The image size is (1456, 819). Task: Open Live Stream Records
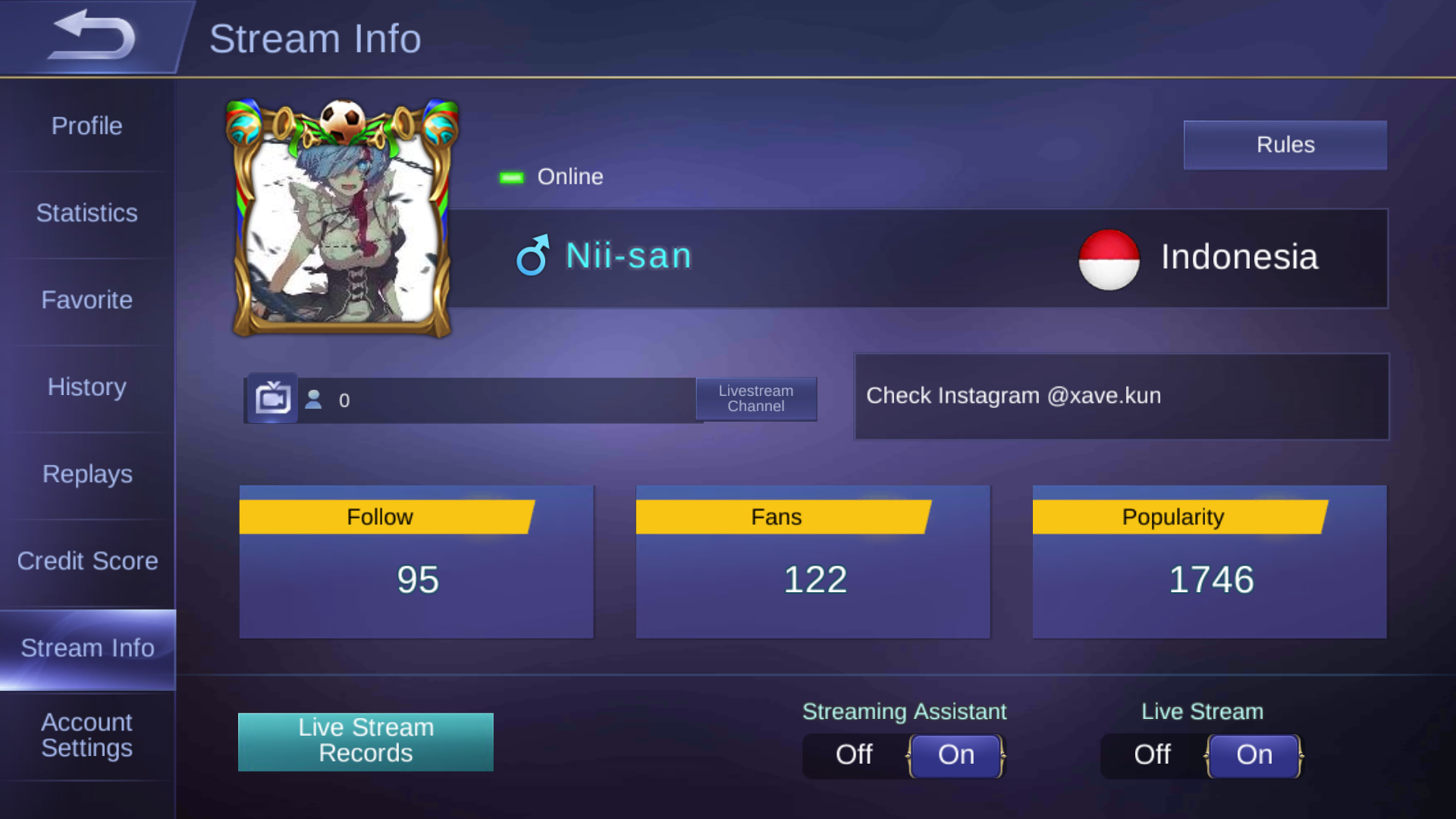[x=366, y=741]
